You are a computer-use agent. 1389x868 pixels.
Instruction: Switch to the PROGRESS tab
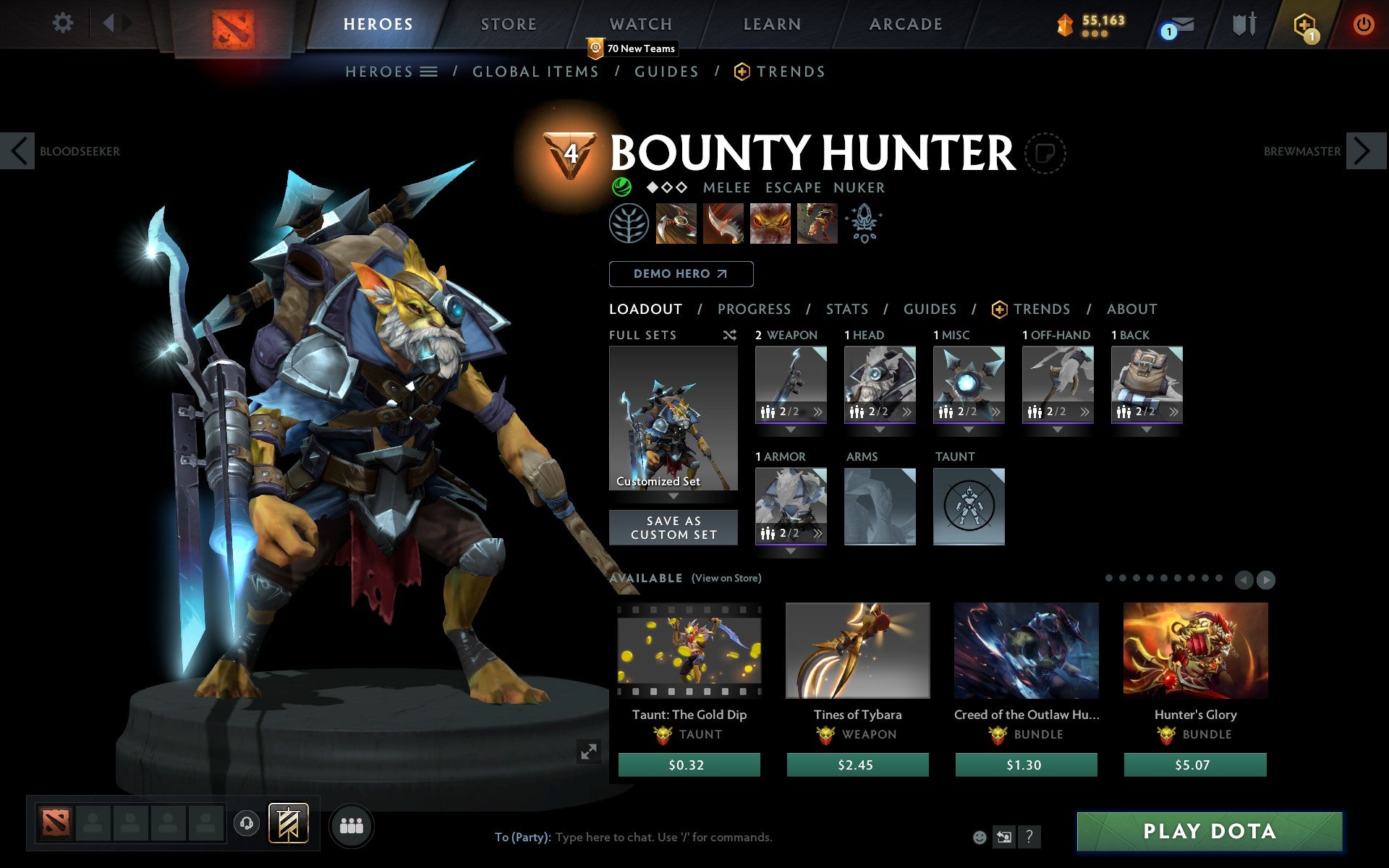[x=754, y=310]
